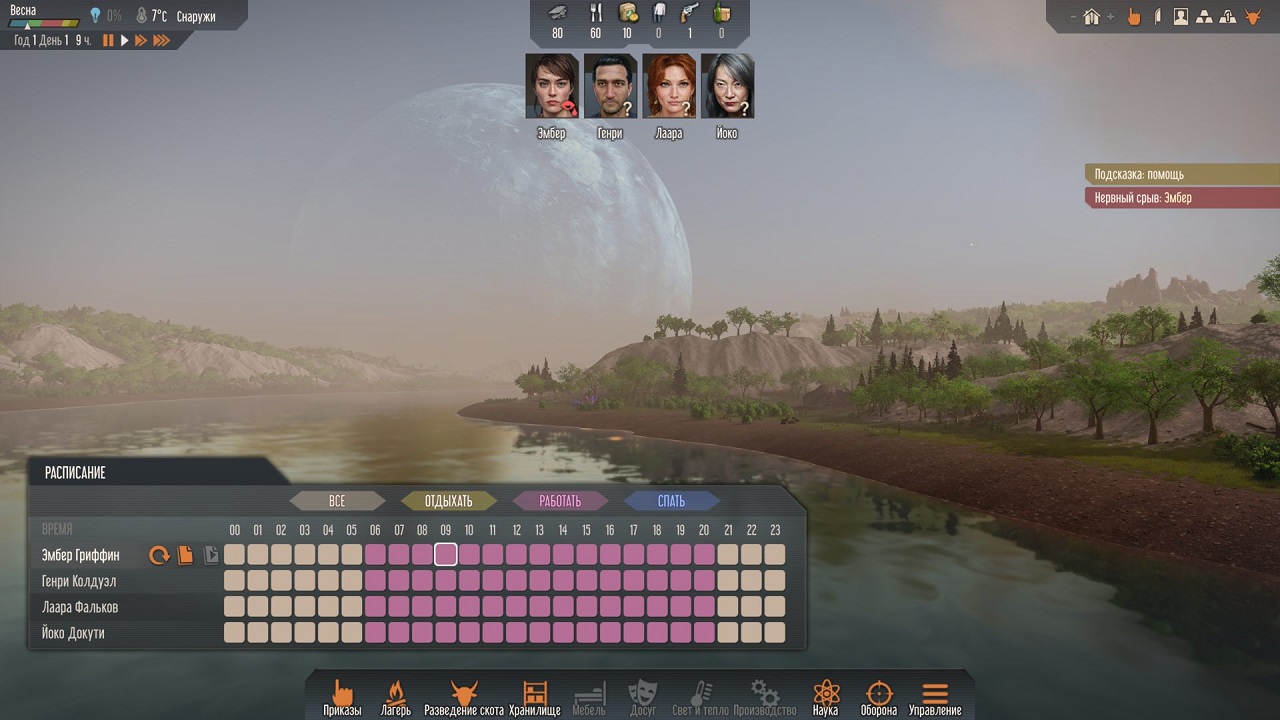Select Ember's portrait
The image size is (1280, 720).
551,86
